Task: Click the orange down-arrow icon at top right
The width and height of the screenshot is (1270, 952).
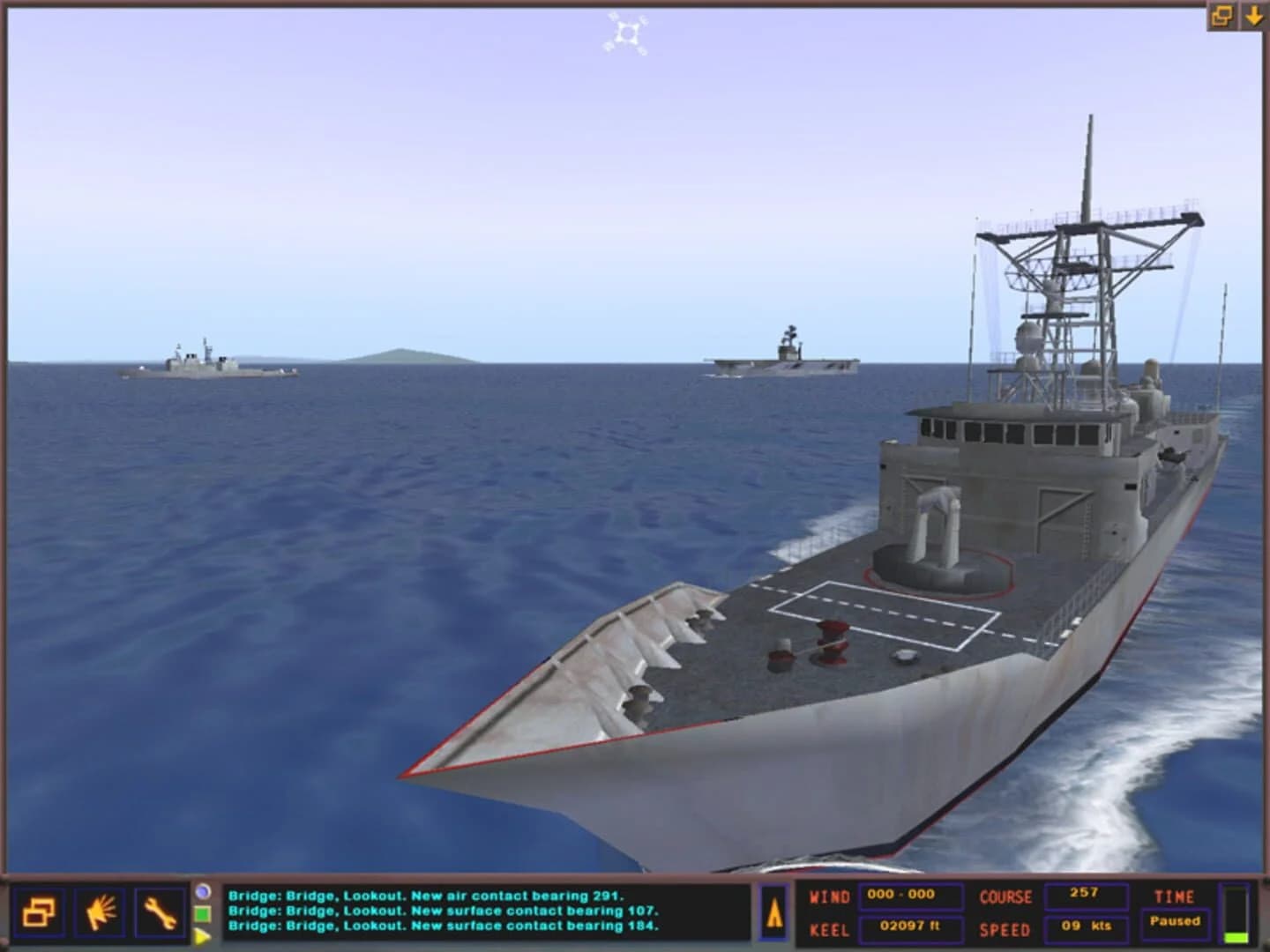Action: click(x=1255, y=15)
